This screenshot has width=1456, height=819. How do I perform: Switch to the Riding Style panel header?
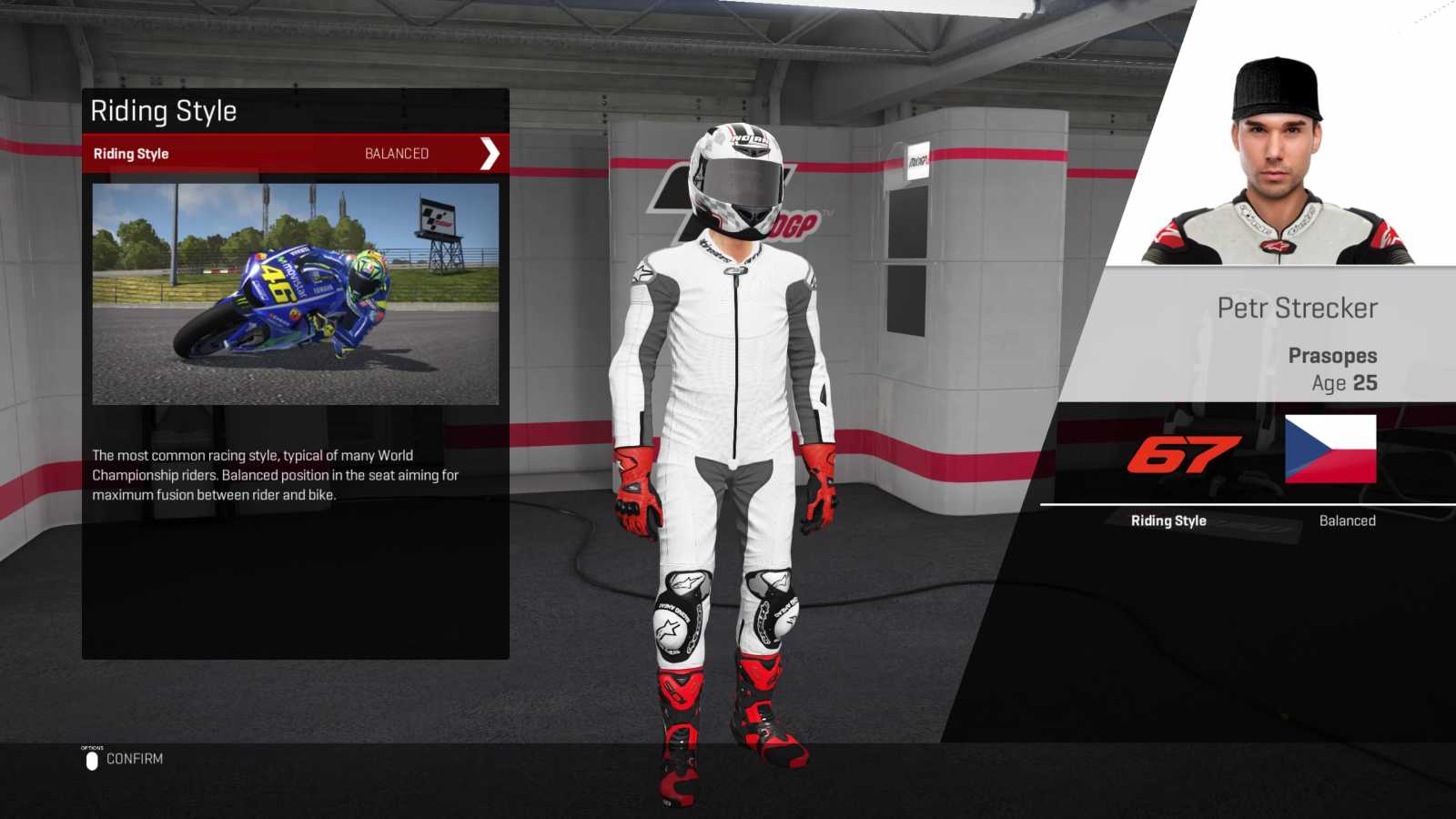(x=164, y=111)
